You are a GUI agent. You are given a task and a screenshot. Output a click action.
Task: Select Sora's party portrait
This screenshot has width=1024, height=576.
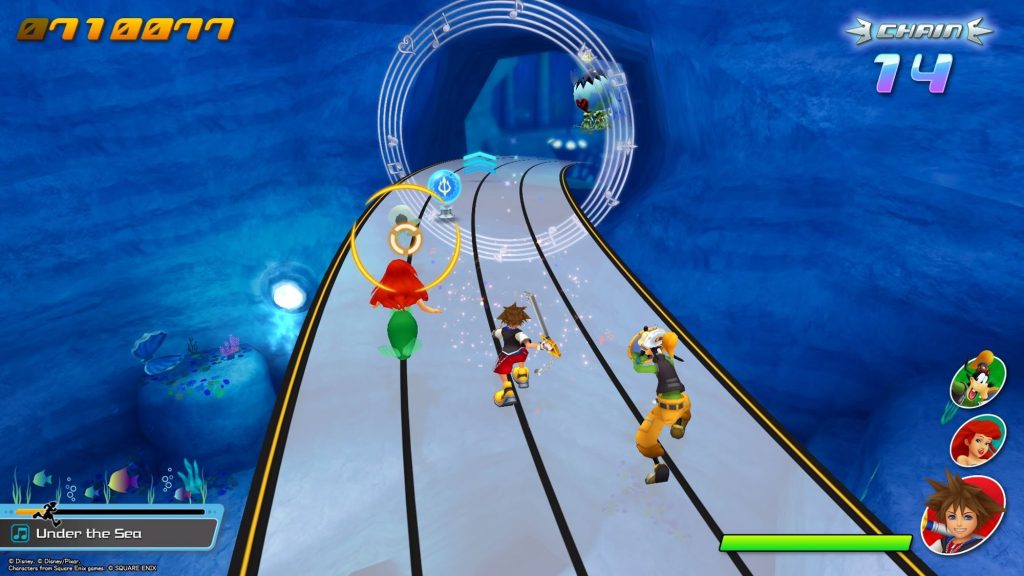coord(962,512)
